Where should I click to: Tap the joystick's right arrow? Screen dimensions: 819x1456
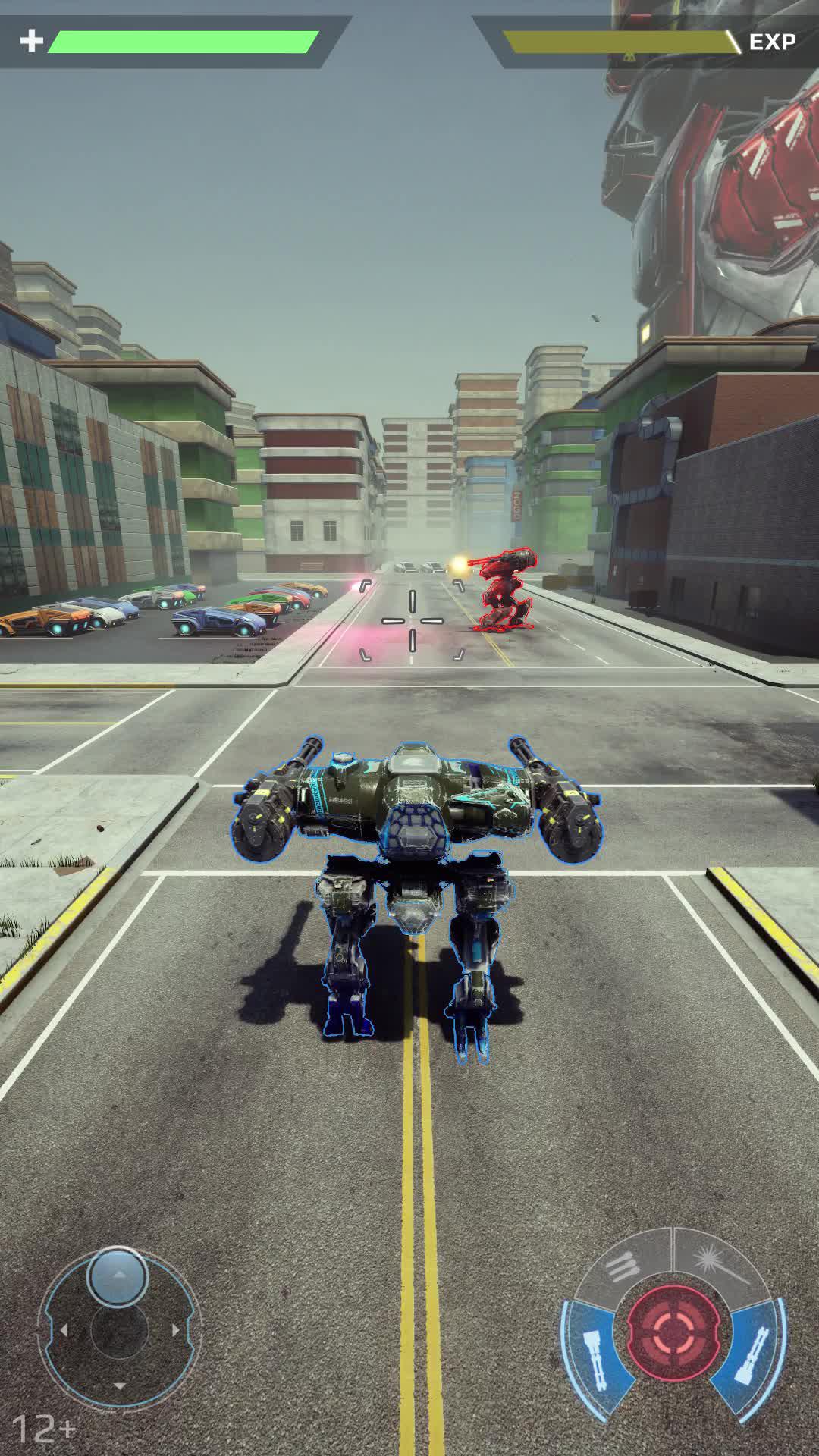click(x=176, y=1330)
